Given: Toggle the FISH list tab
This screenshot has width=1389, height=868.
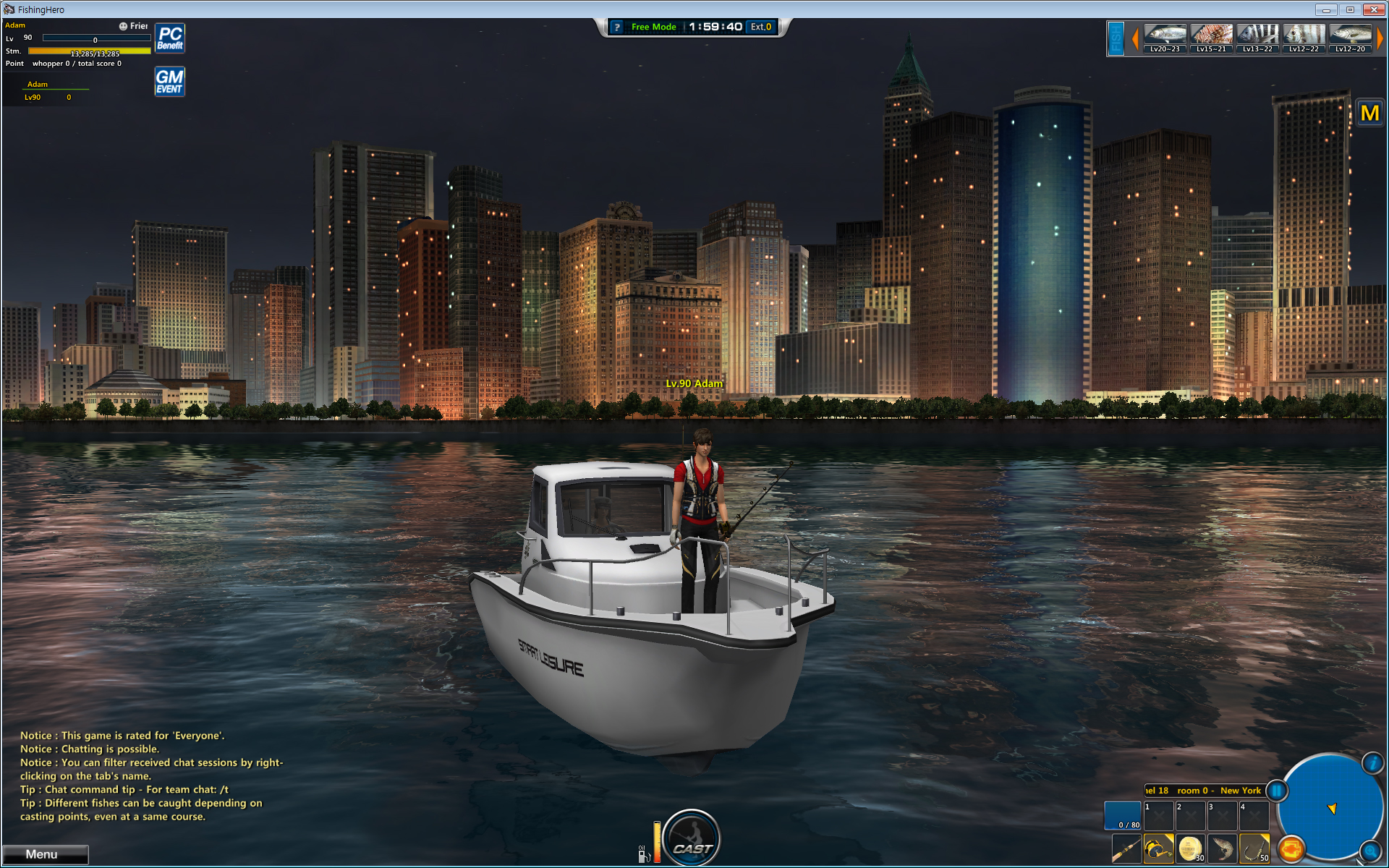Looking at the screenshot, I should pos(1116,38).
